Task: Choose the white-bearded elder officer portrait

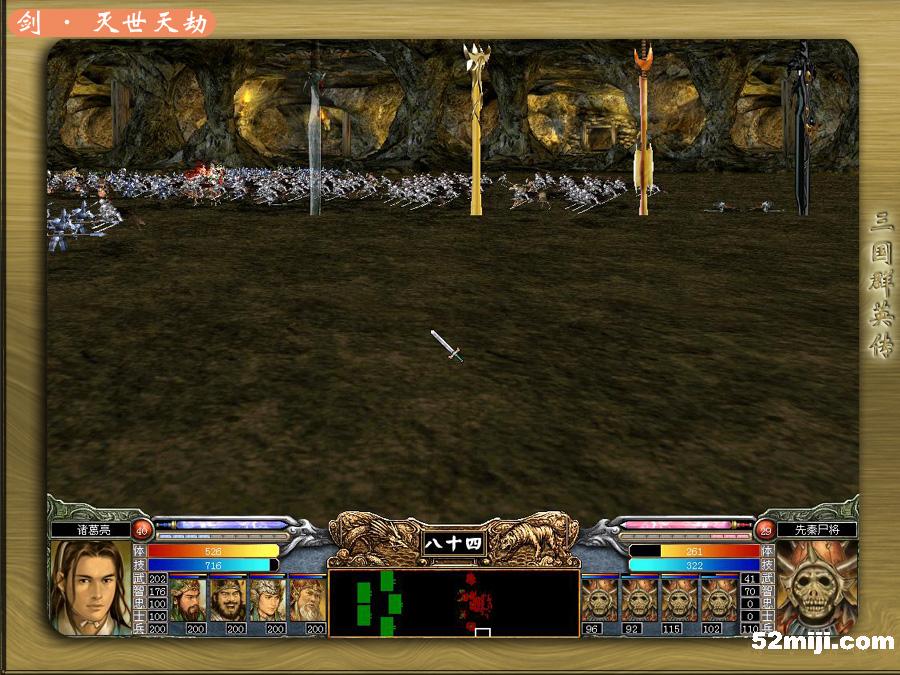Action: click(308, 599)
